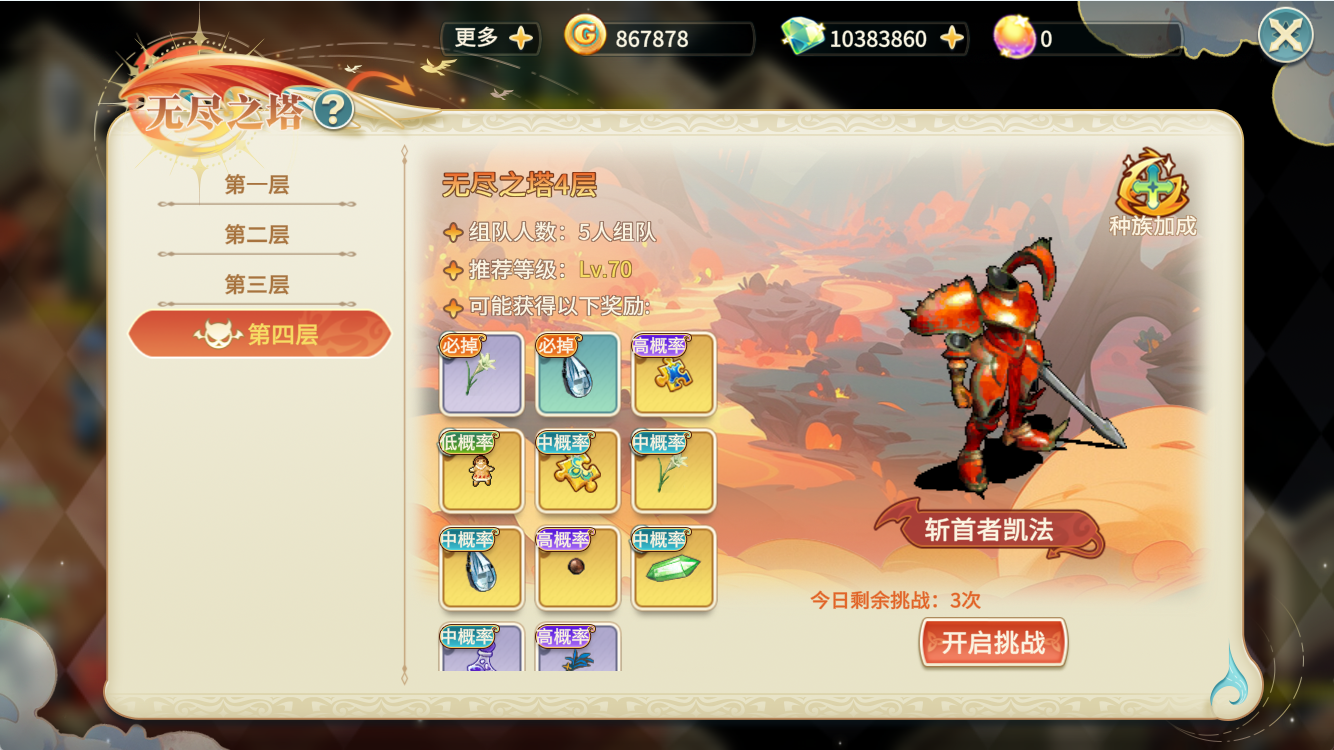Viewport: 1334px width, 750px height.
Task: Click the gold coin currency icon
Action: click(x=585, y=36)
